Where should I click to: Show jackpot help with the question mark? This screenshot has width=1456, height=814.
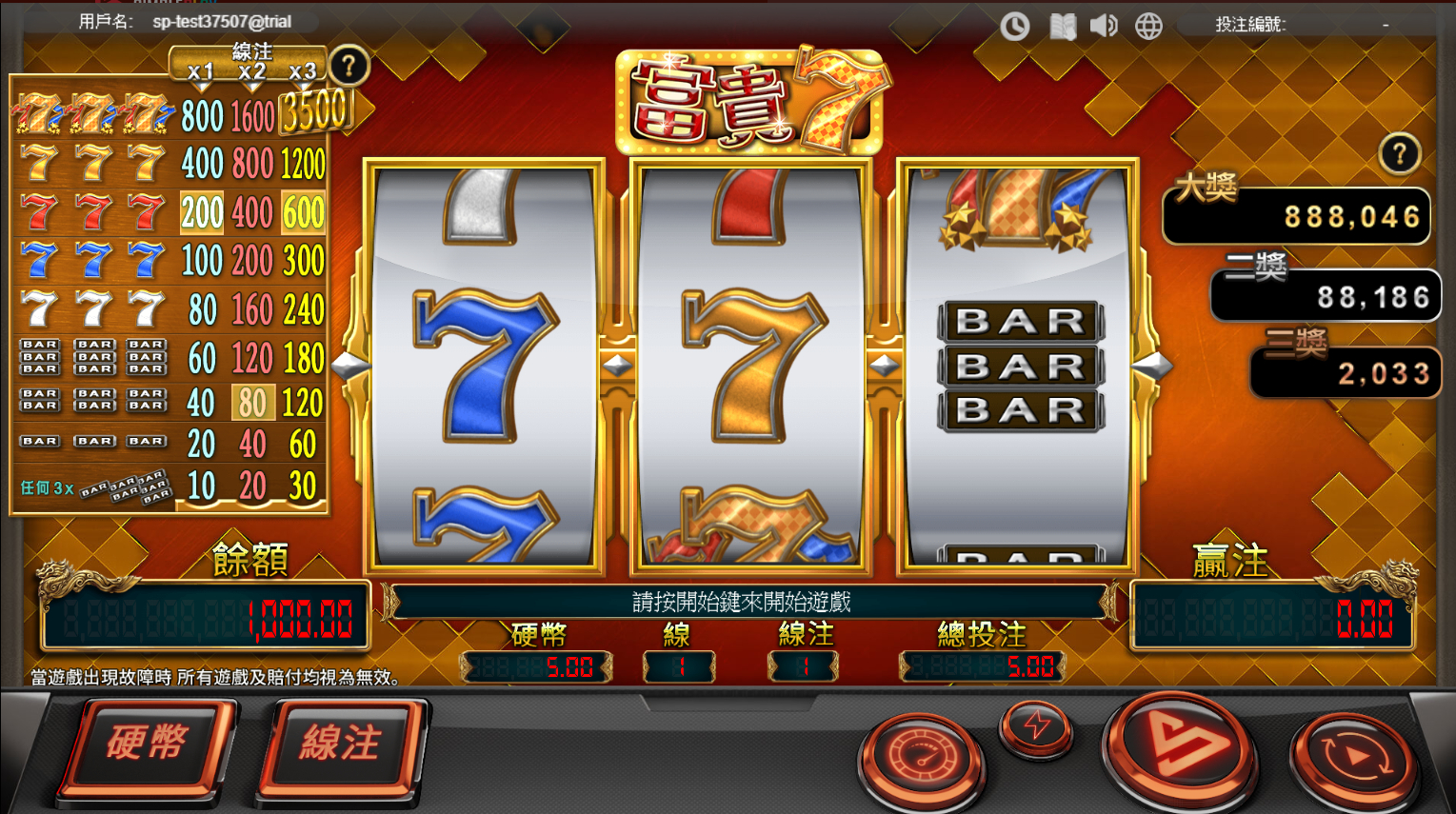[x=1399, y=154]
